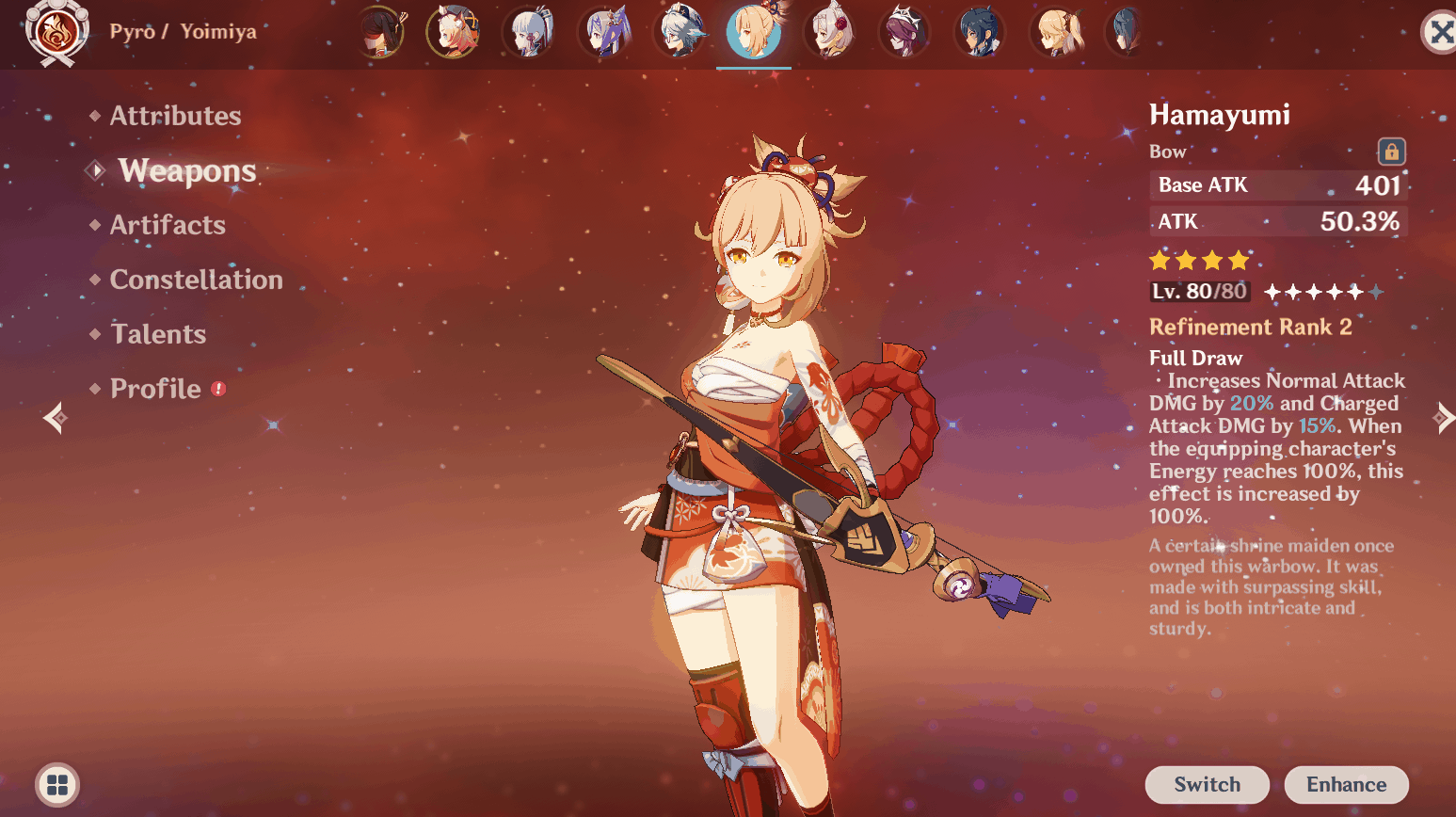Select Ayaka's character portrait

click(530, 31)
